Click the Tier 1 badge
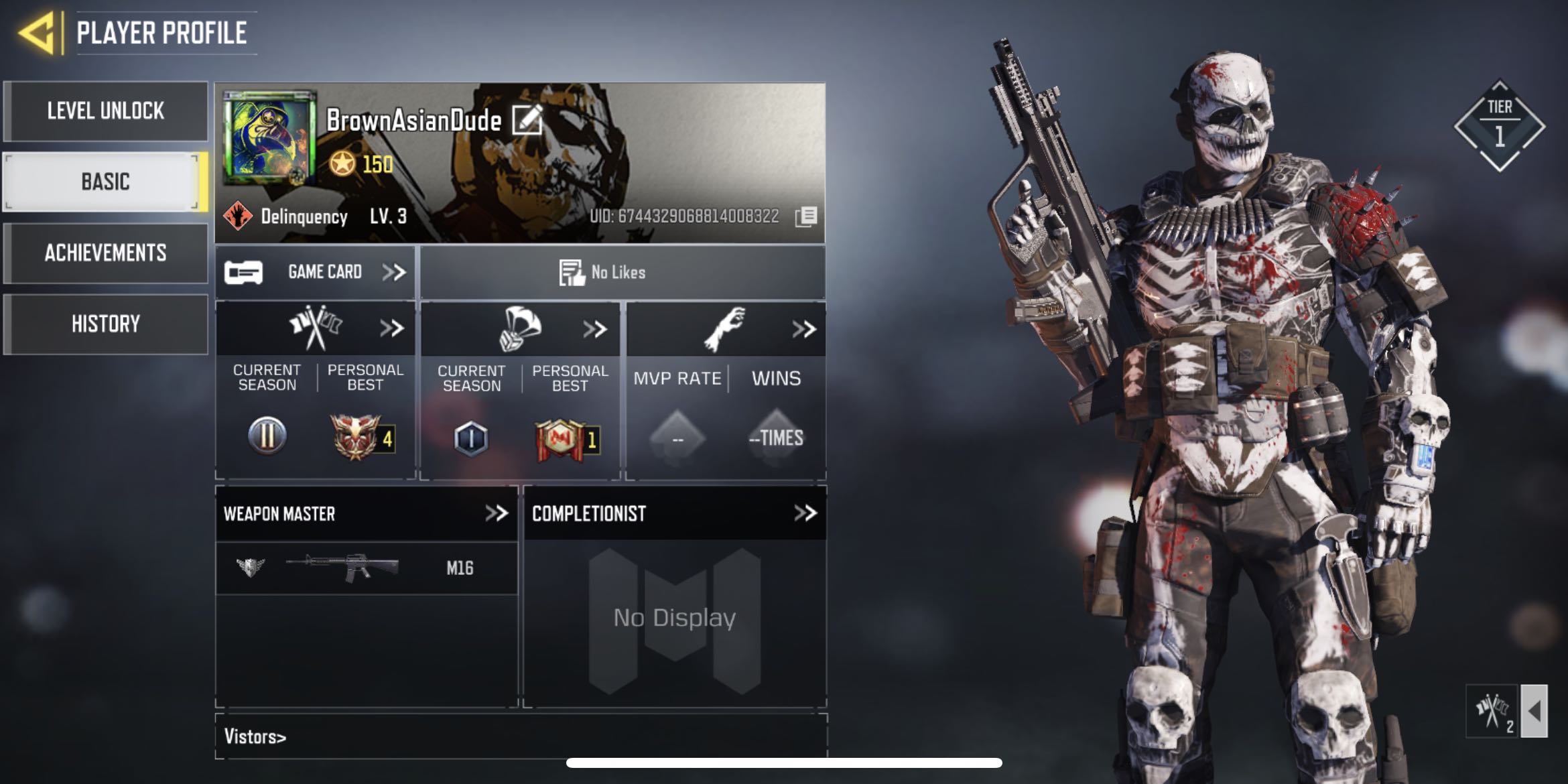 (x=1499, y=126)
